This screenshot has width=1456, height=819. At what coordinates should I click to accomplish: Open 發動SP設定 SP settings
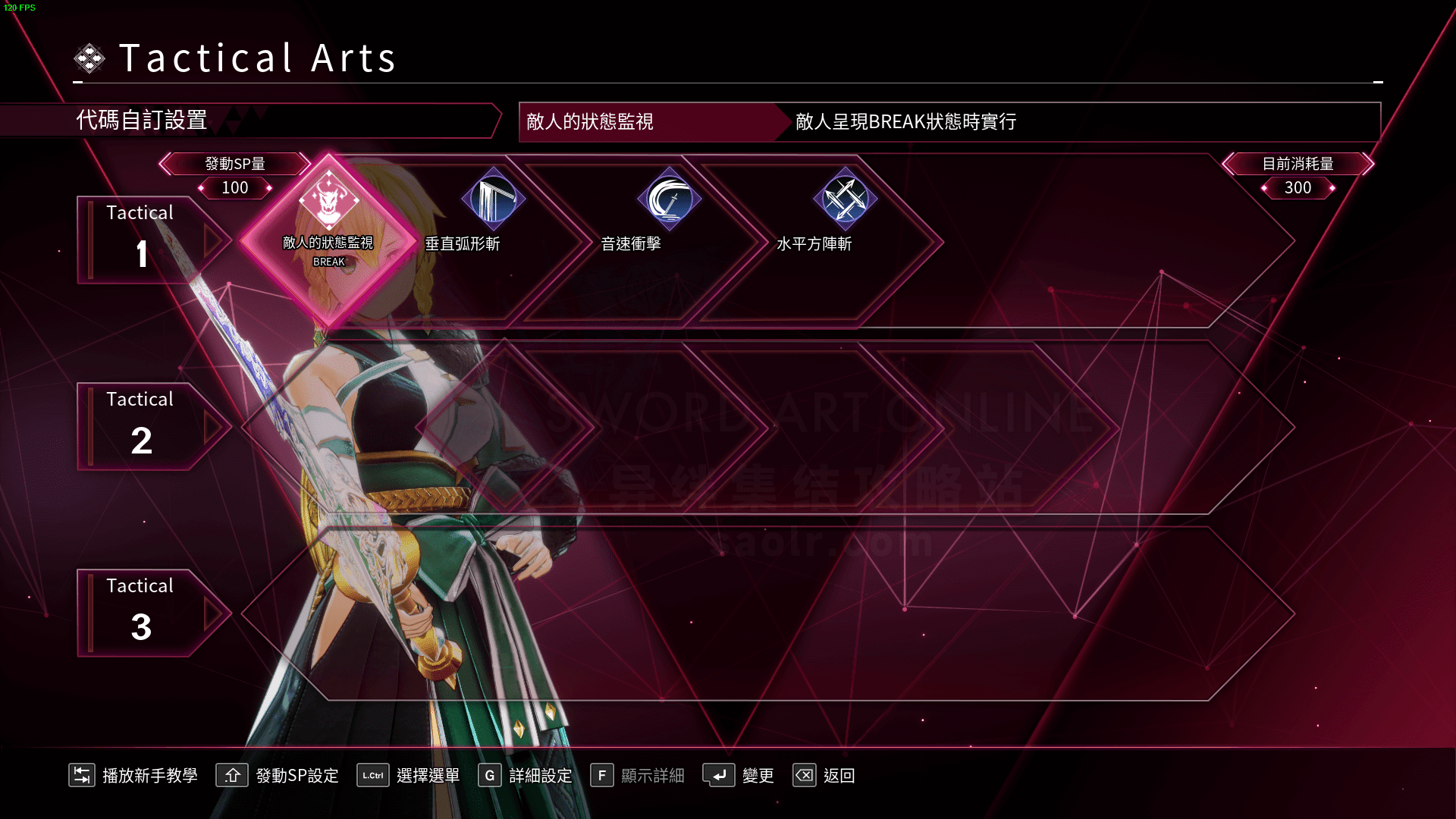coord(278,775)
